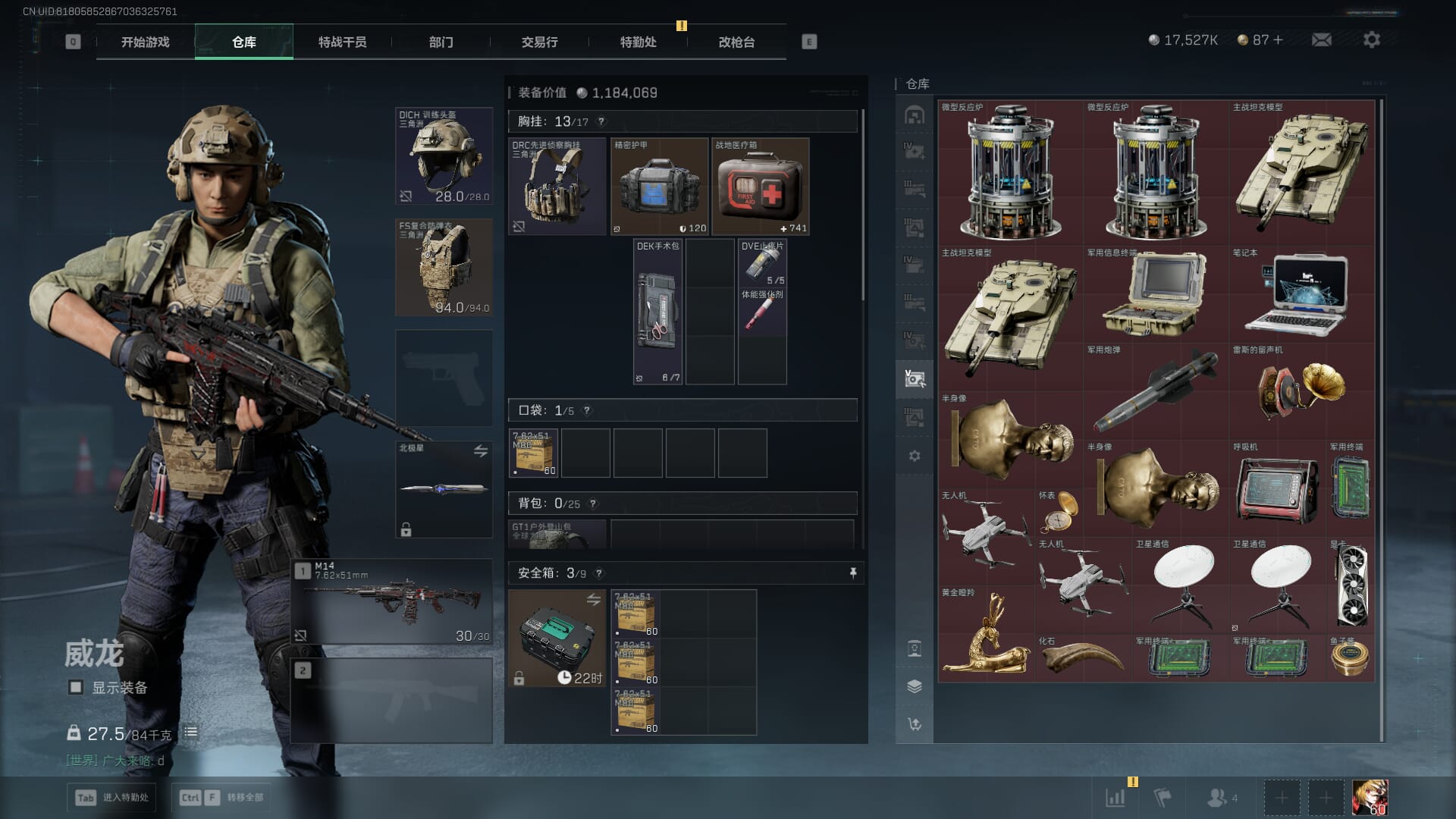1456x819 pixels.
Task: Go to the 交易行 tab
Action: (x=539, y=42)
